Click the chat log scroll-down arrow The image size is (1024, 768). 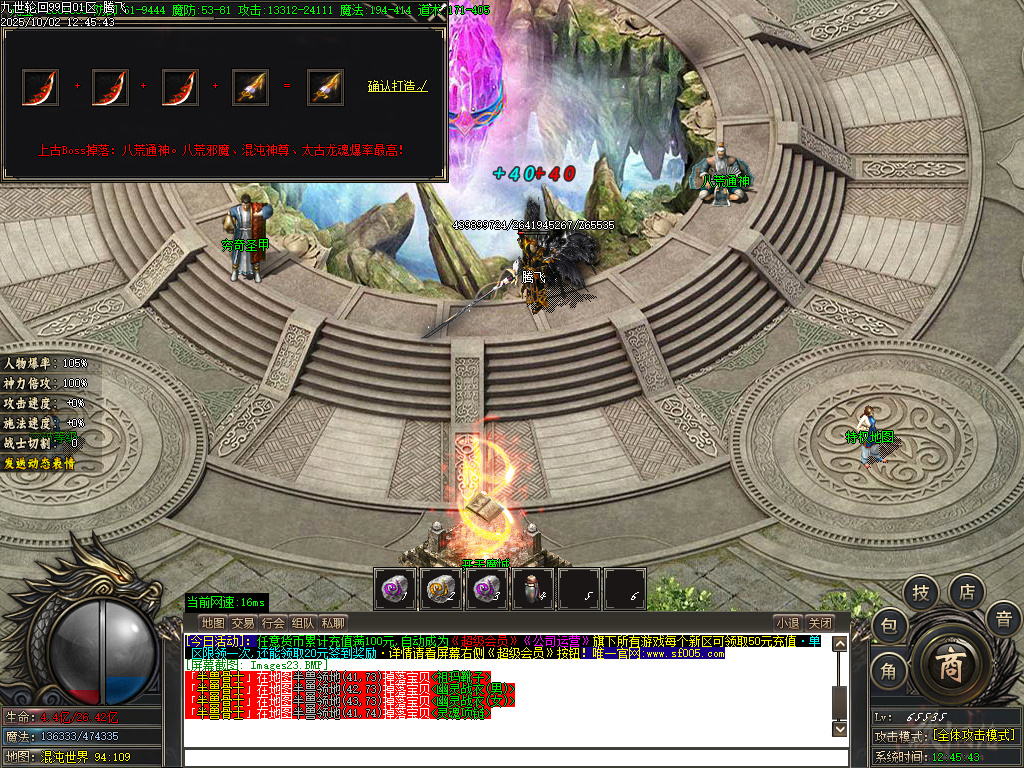pos(840,730)
